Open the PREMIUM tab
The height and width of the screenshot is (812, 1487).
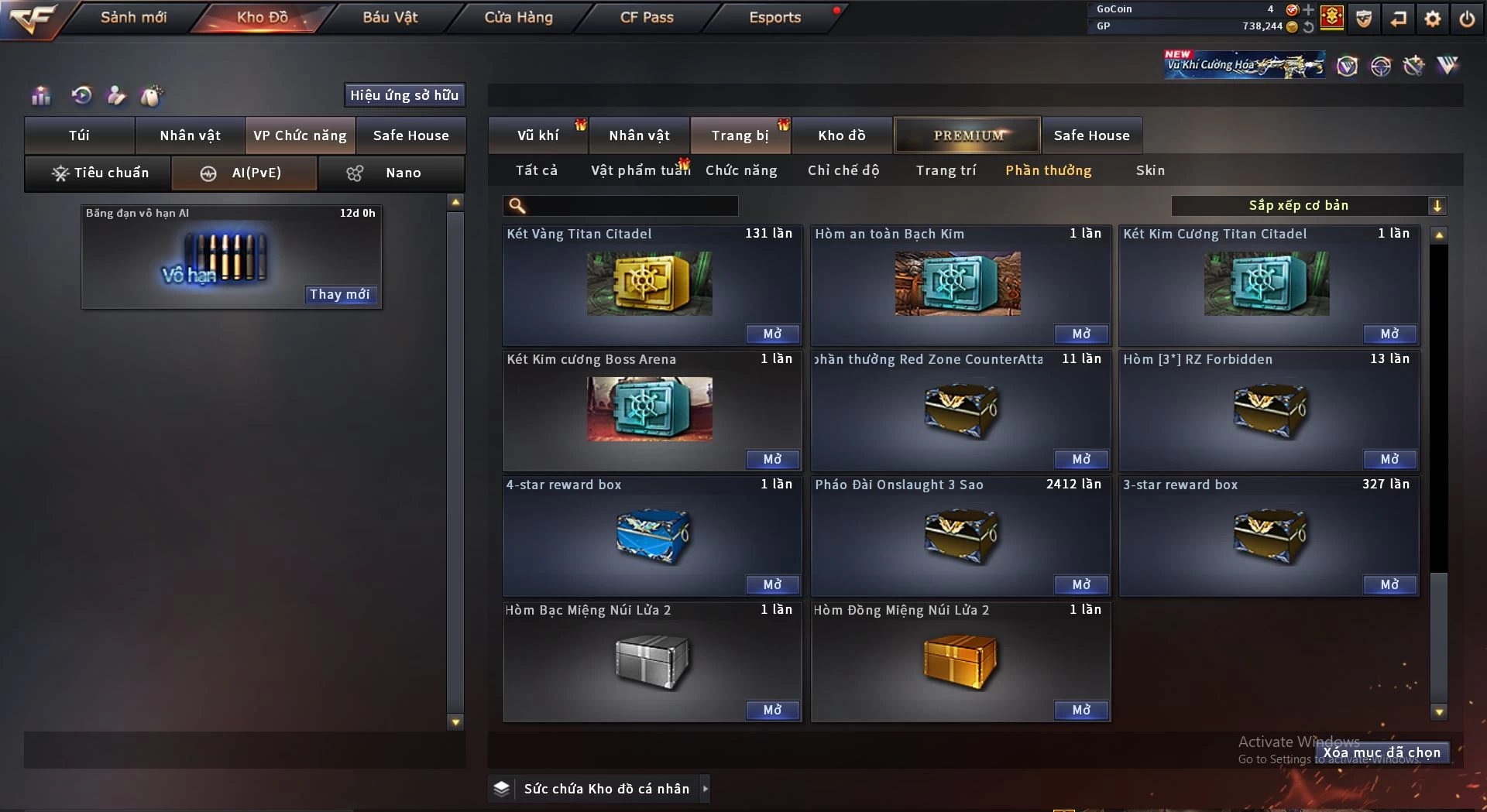click(967, 135)
